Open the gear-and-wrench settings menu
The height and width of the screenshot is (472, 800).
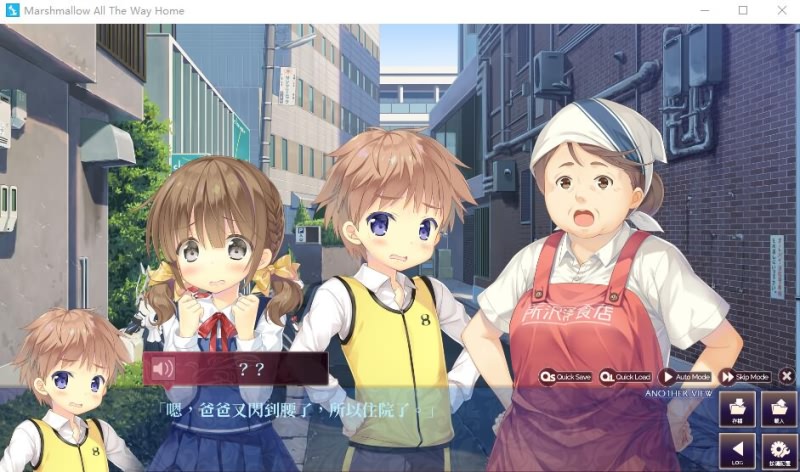[x=779, y=451]
